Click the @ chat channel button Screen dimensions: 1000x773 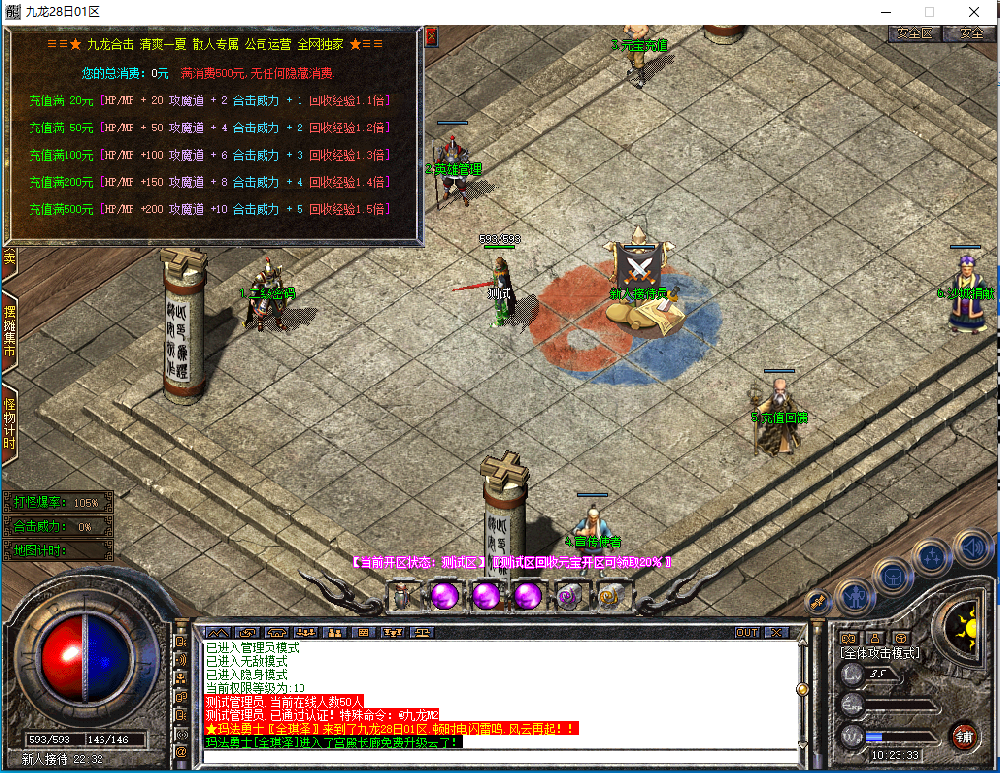(x=181, y=751)
